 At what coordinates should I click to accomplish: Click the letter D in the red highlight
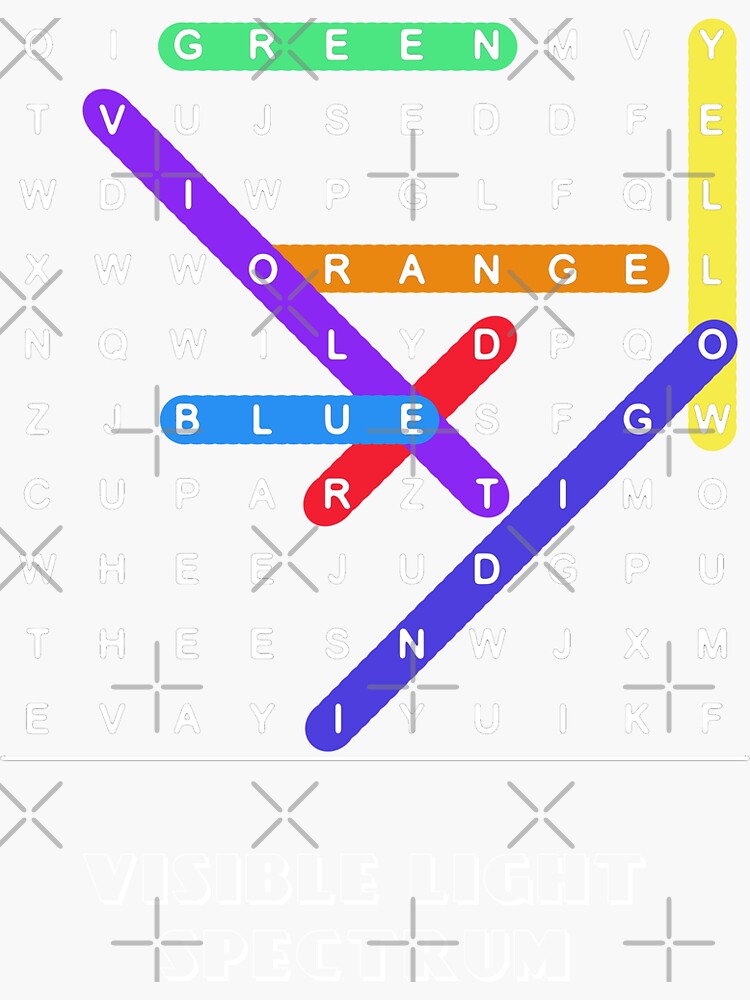(x=486, y=345)
